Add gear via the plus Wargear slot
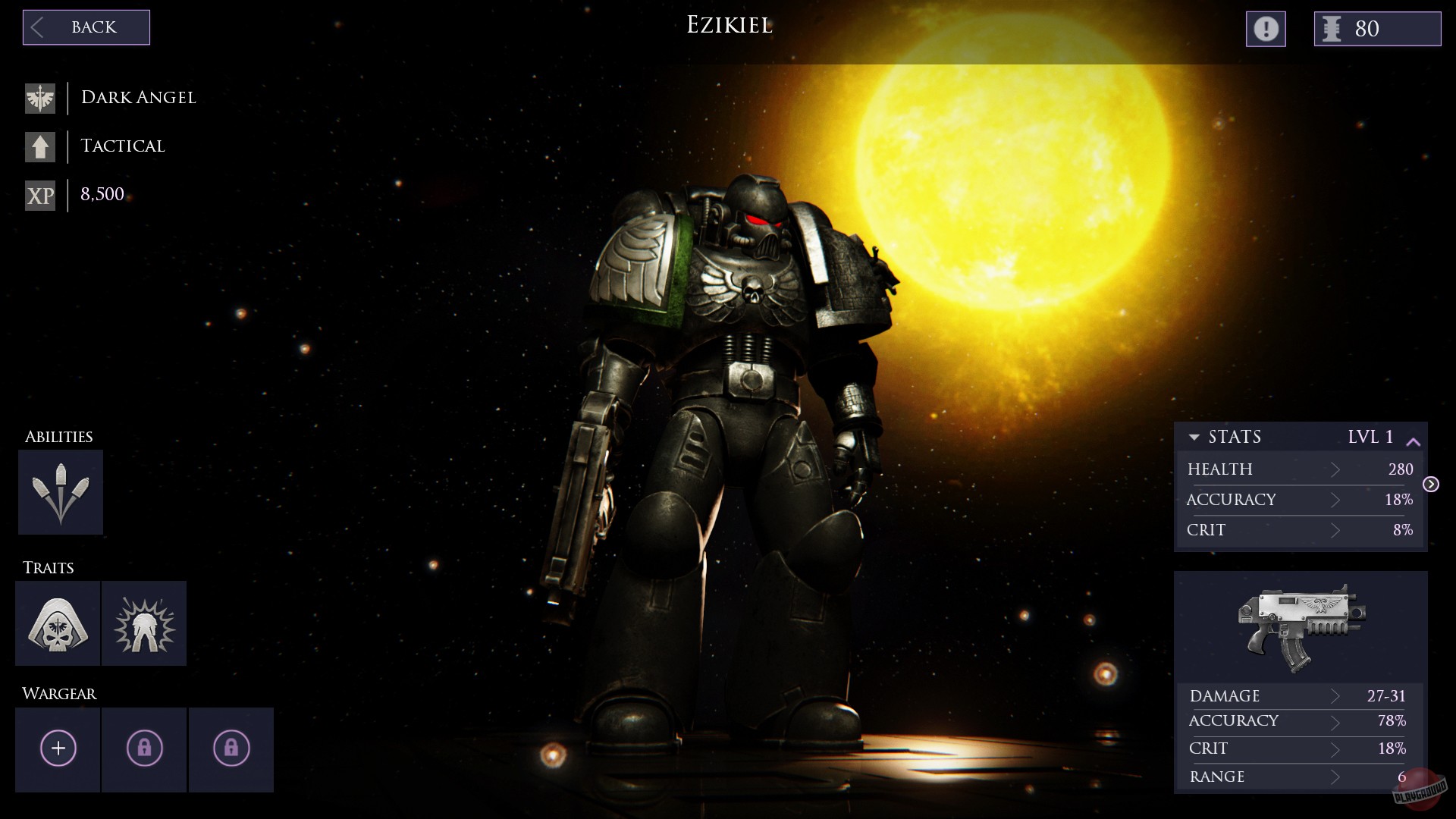1456x819 pixels. tap(58, 748)
